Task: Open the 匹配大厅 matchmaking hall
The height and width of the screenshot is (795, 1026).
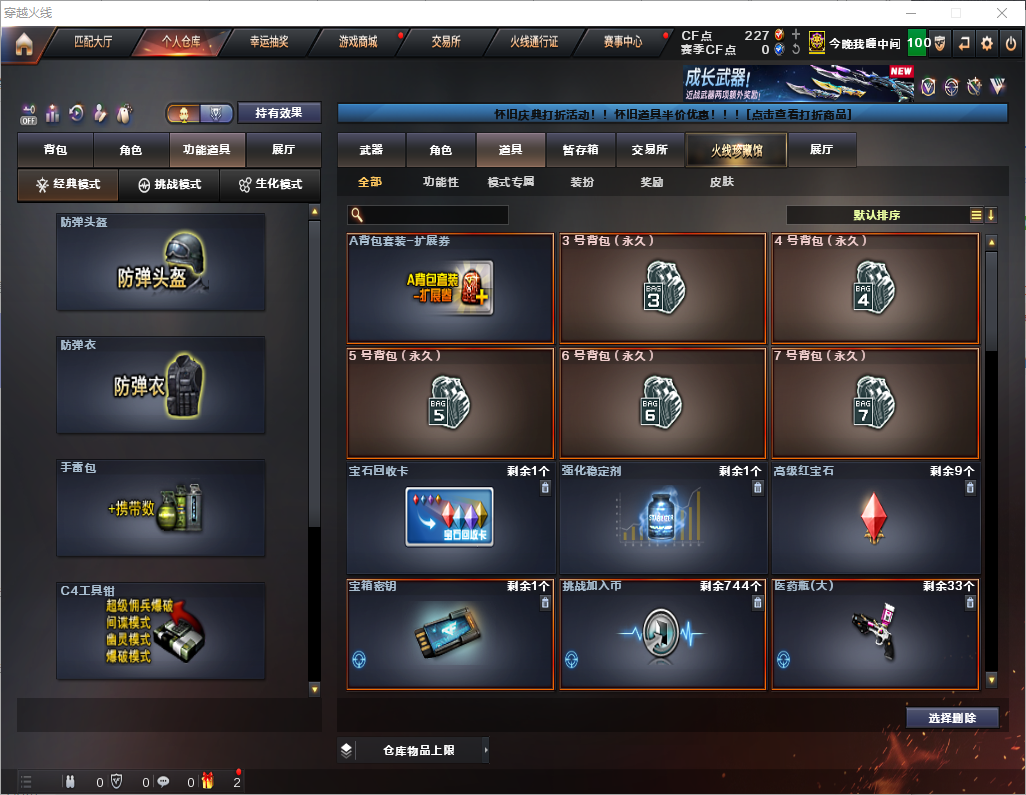Action: tap(95, 43)
